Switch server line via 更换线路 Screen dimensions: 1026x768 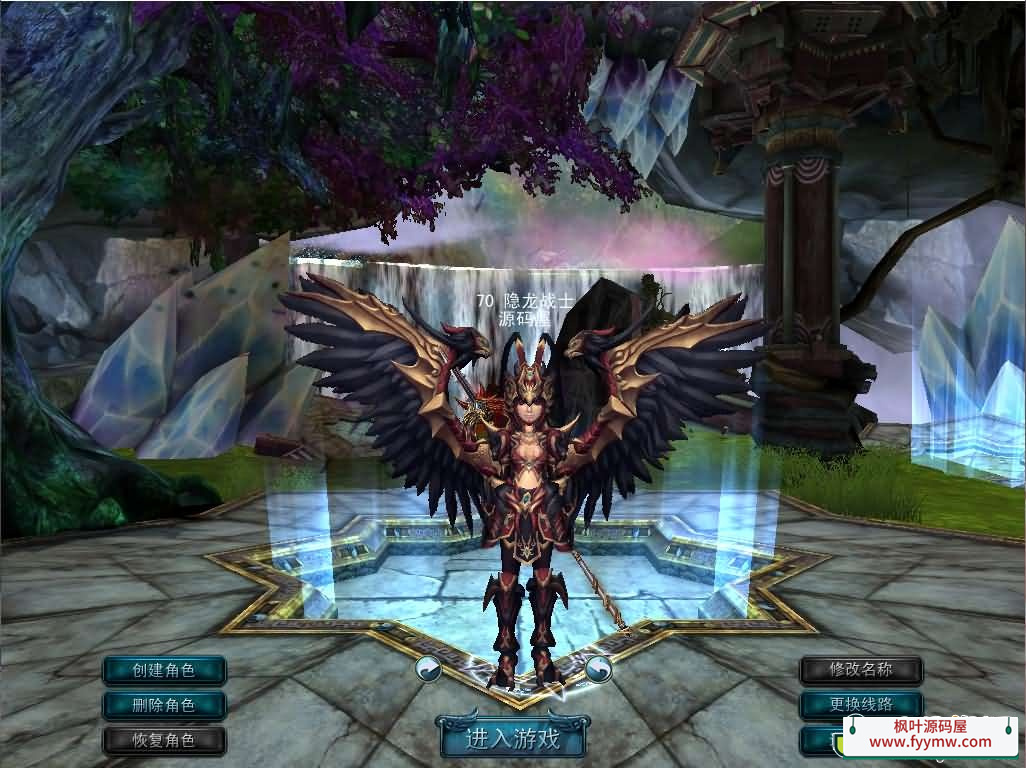[x=861, y=705]
